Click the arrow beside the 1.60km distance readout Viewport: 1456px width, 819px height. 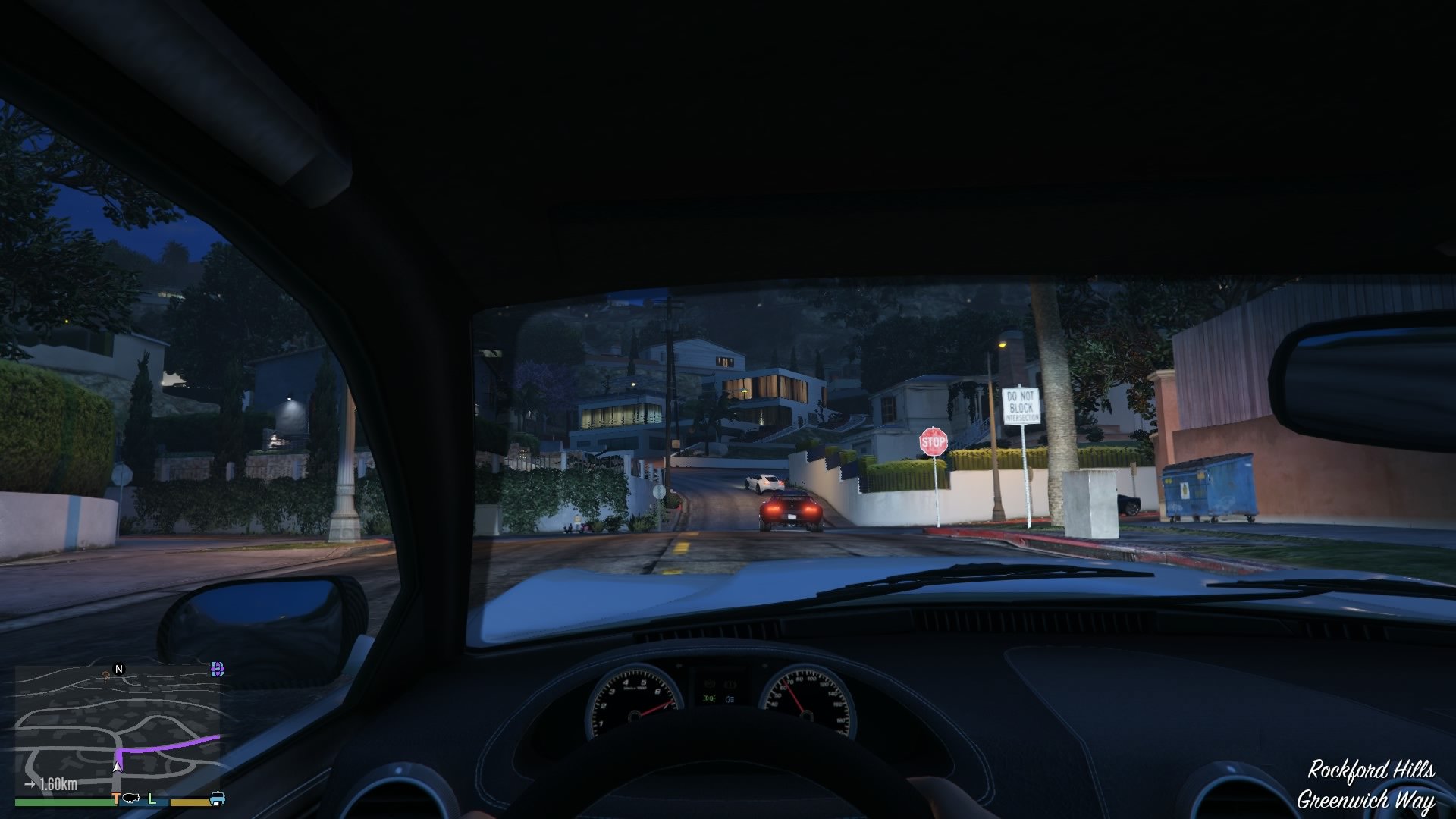pyautogui.click(x=30, y=783)
